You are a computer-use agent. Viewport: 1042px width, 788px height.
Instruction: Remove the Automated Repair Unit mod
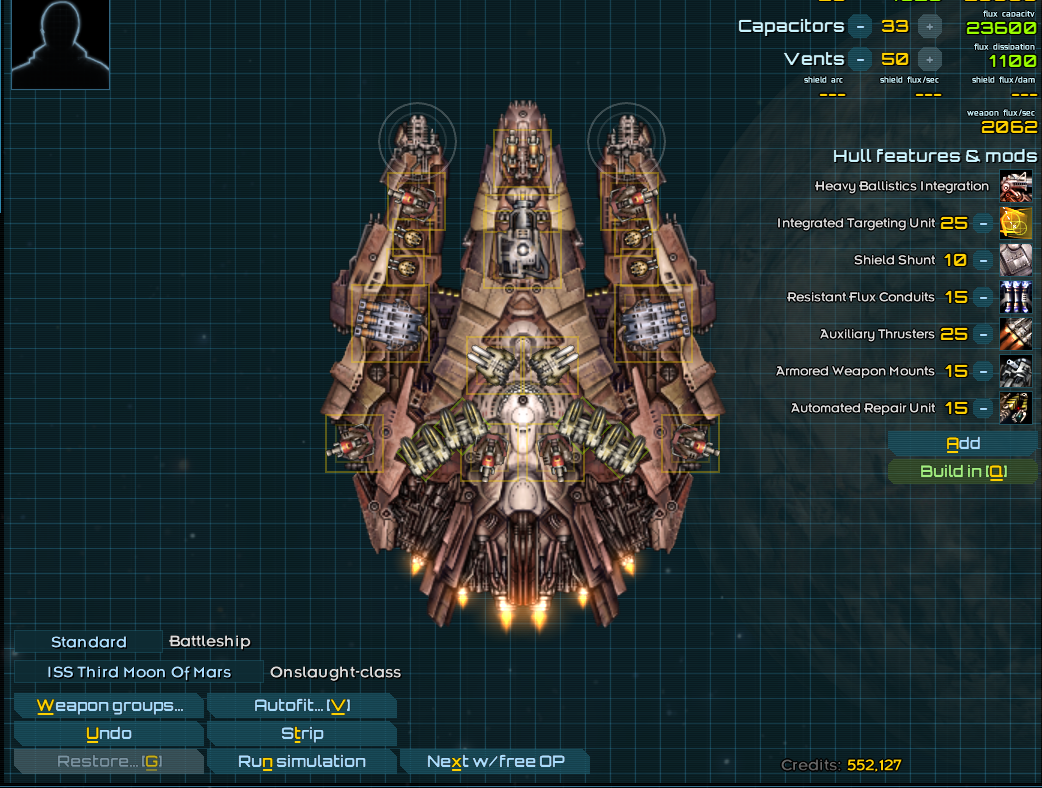coord(984,408)
